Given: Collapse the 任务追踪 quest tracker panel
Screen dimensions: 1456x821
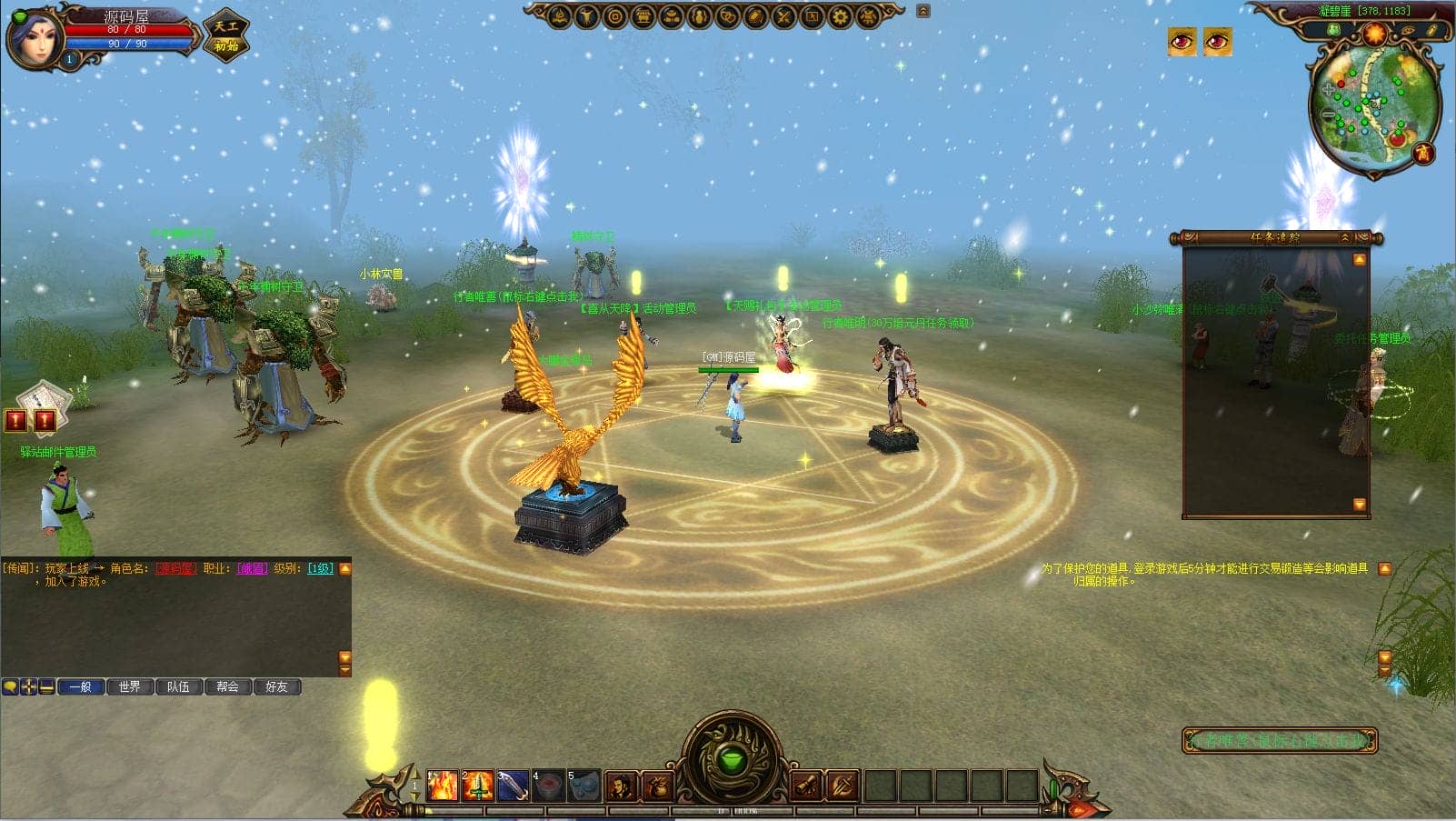Looking at the screenshot, I should (1345, 238).
